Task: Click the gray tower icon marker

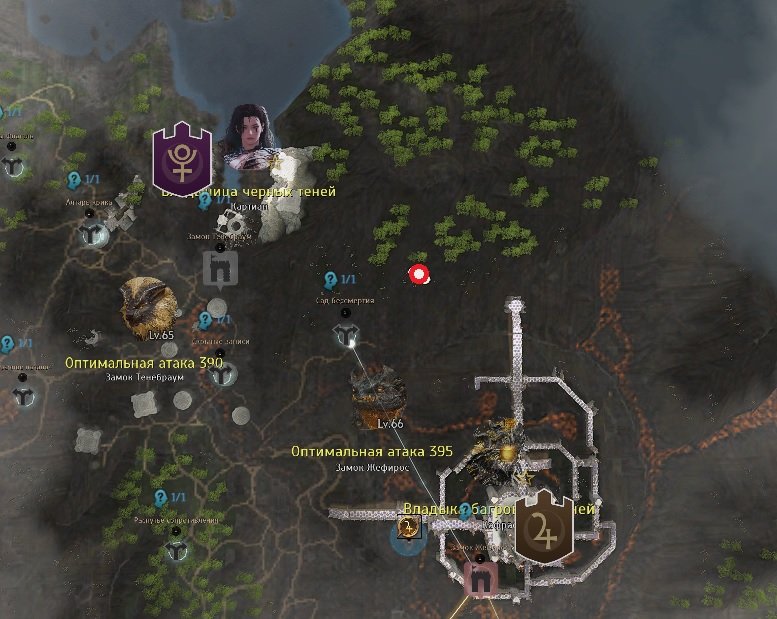Action: coord(218,268)
